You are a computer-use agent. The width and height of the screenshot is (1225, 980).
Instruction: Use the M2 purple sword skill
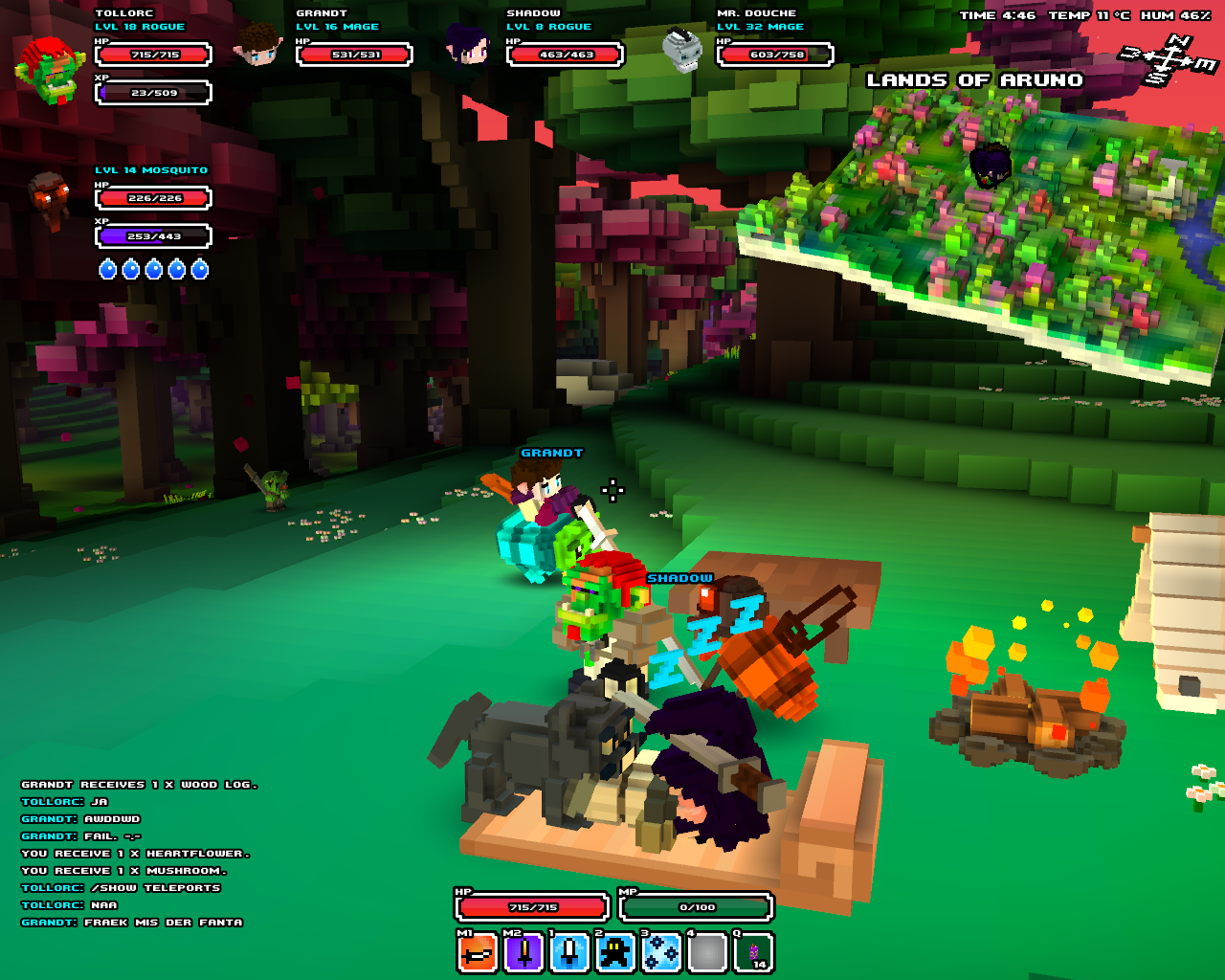(523, 952)
